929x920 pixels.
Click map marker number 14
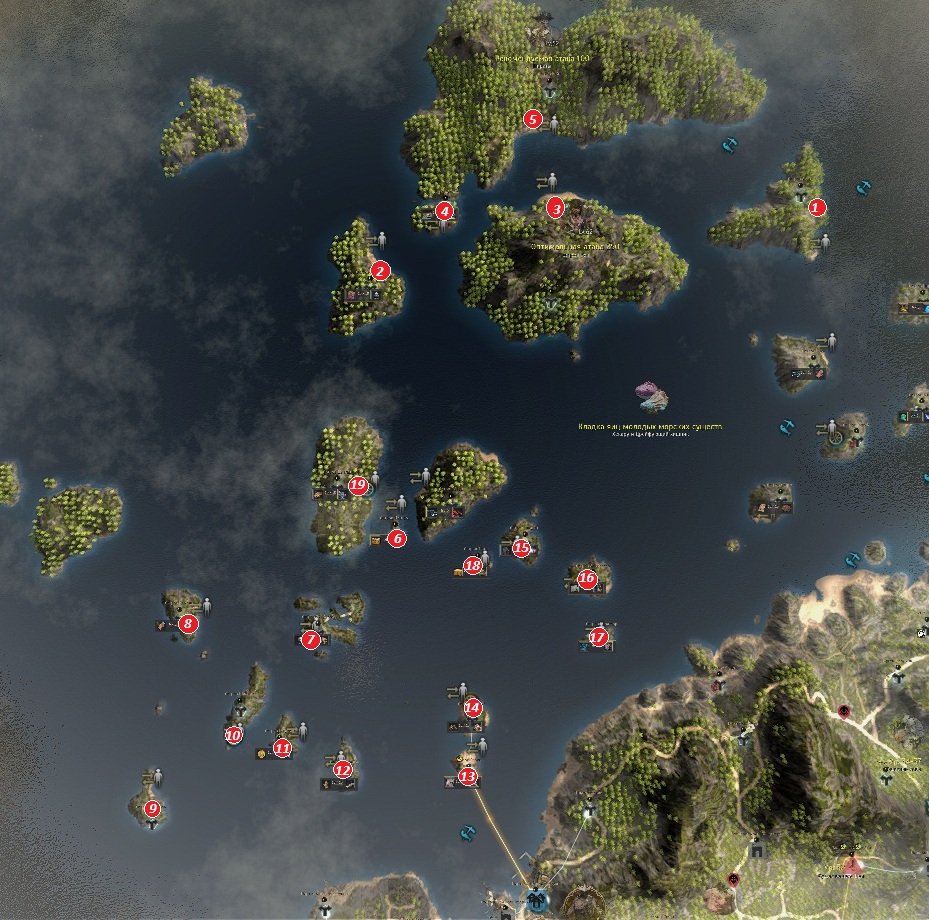473,708
